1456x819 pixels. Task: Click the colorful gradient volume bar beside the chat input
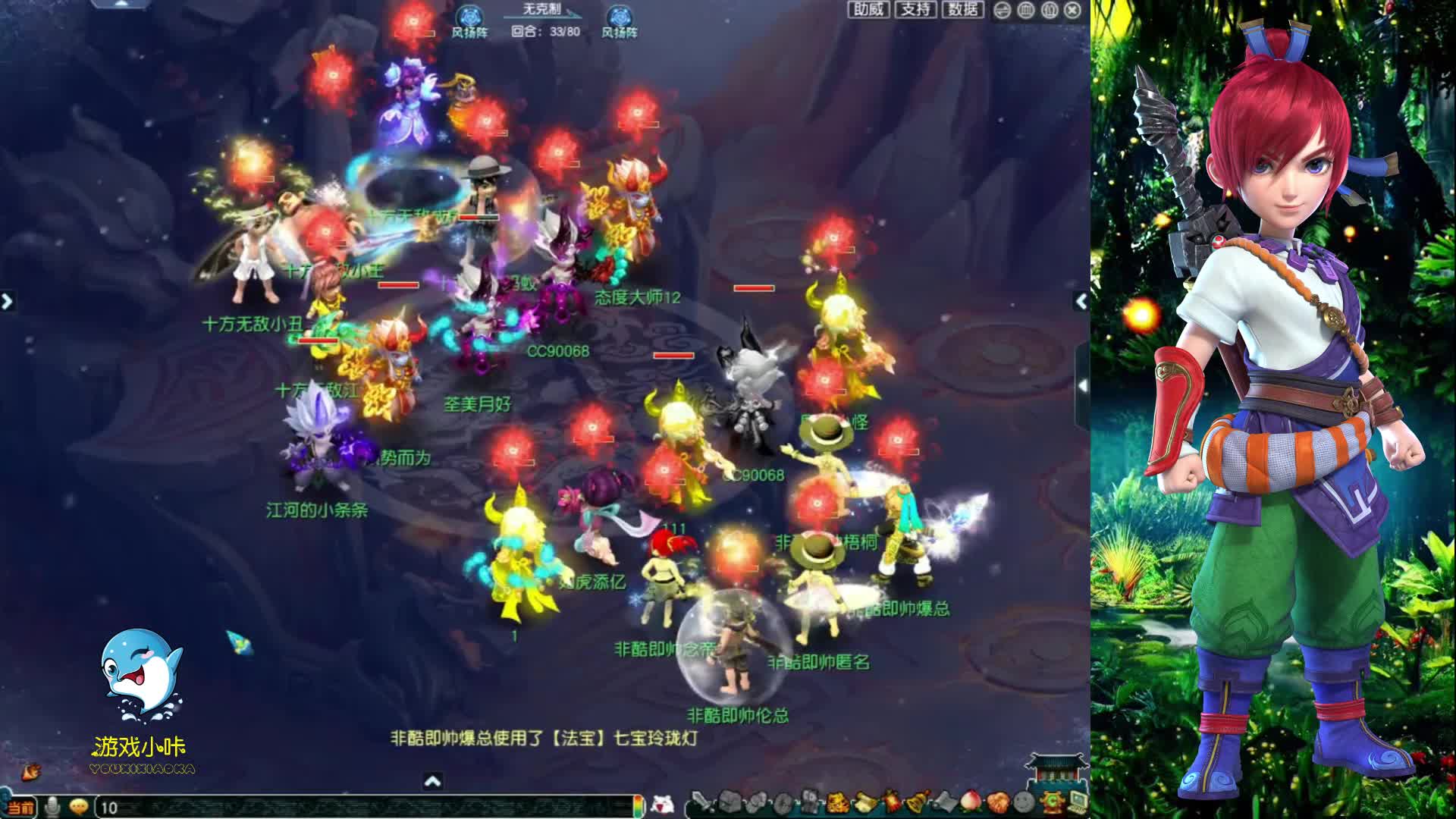639,805
